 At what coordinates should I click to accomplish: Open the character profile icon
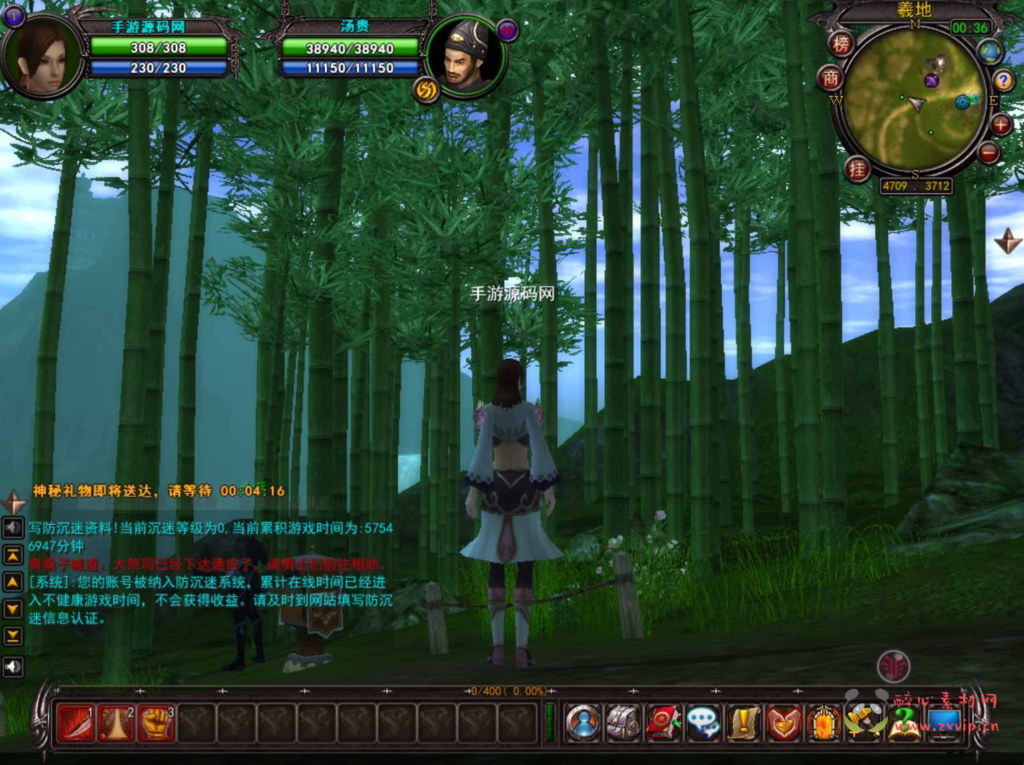(x=583, y=722)
